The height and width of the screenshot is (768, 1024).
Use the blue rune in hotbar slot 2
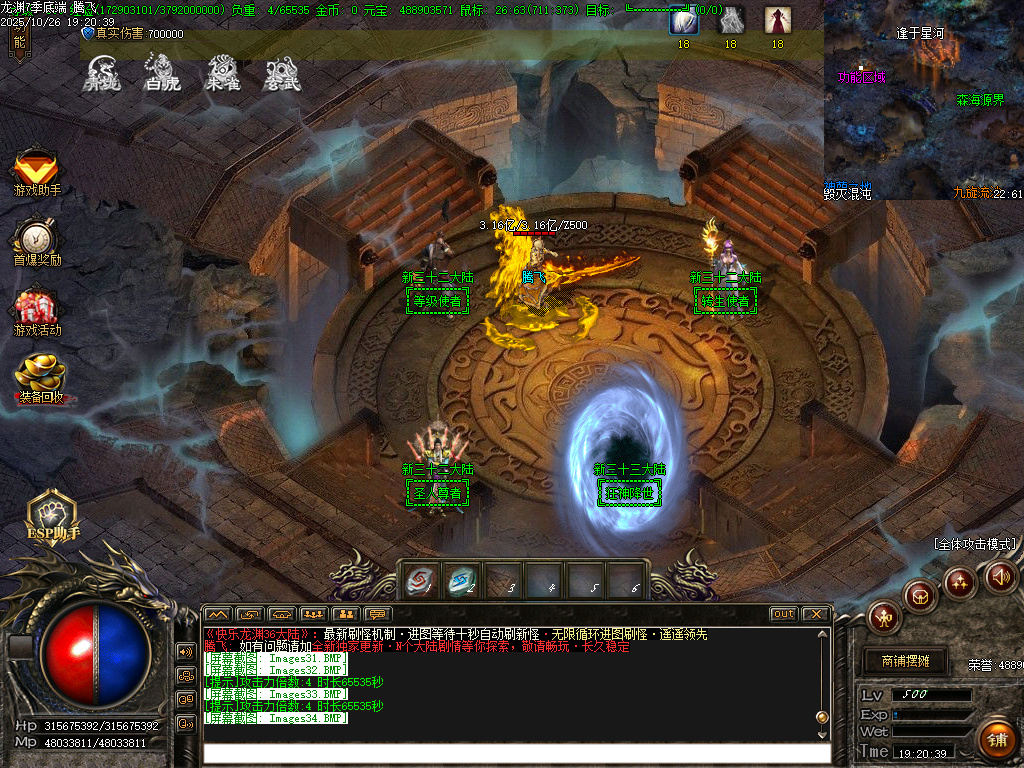pos(462,579)
